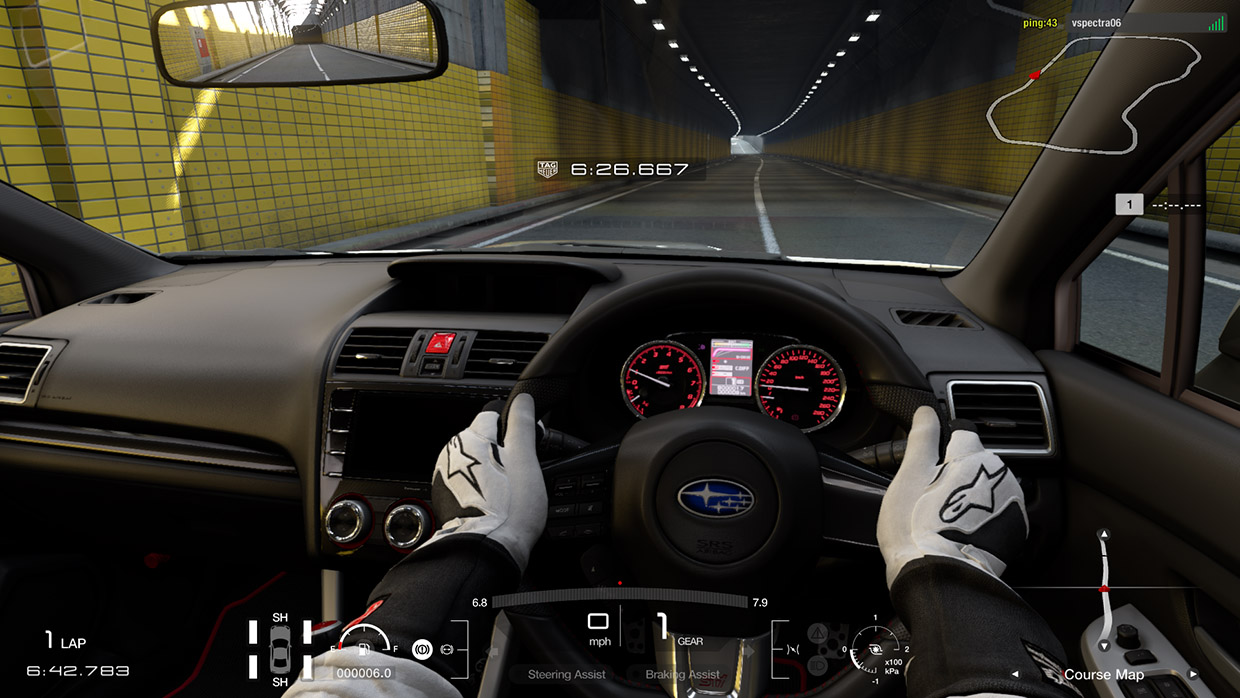Click the turbo boost pressure gauge
Viewport: 1240px width, 698px height.
(875, 649)
